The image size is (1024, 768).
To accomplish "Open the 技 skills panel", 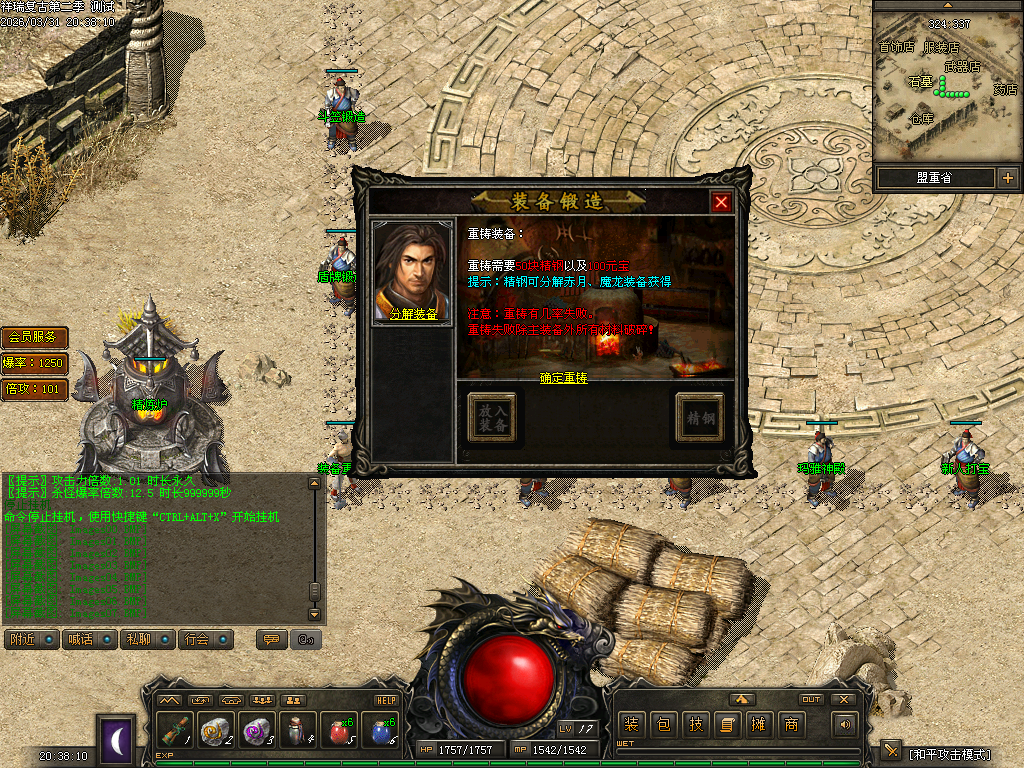I will point(696,724).
